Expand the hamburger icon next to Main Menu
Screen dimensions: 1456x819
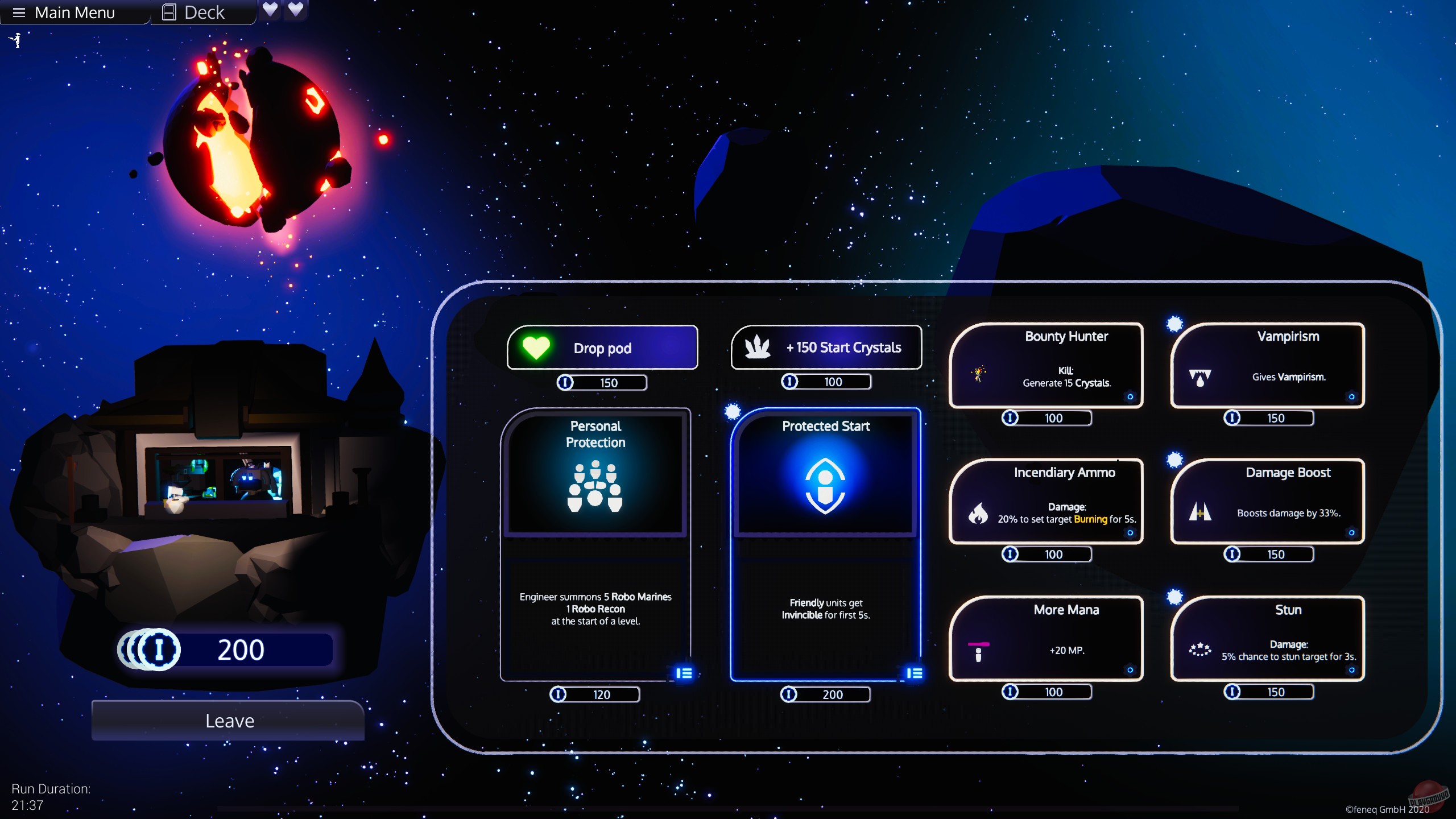pos(19,12)
